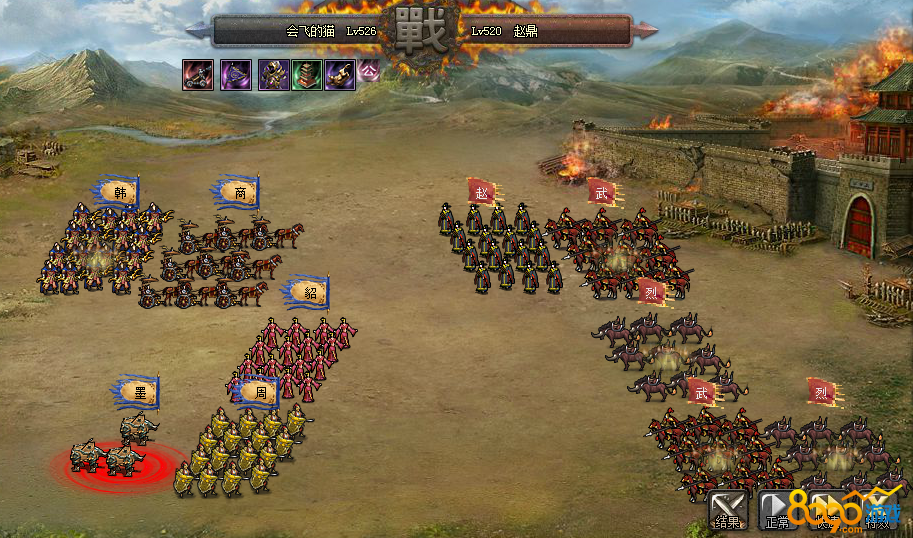Select the siege cart buff icon
The width and height of the screenshot is (913, 538).
(198, 74)
